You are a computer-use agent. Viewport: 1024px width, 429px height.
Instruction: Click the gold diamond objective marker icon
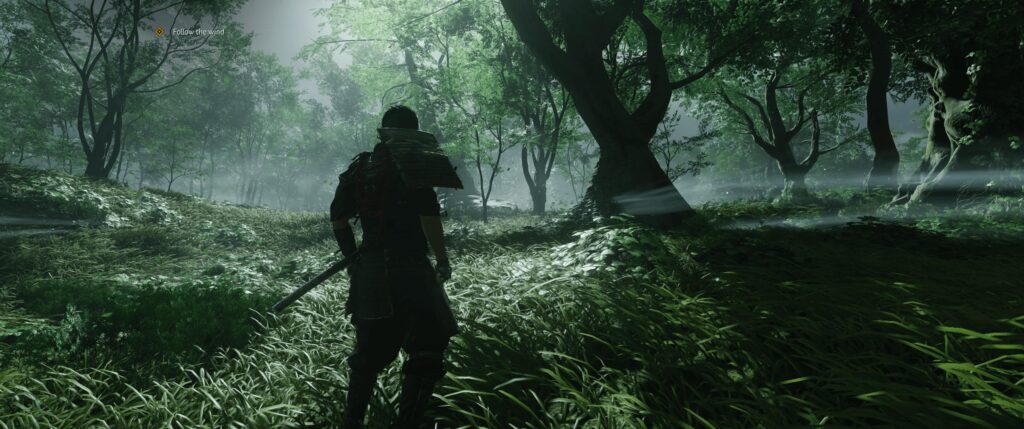tap(159, 32)
